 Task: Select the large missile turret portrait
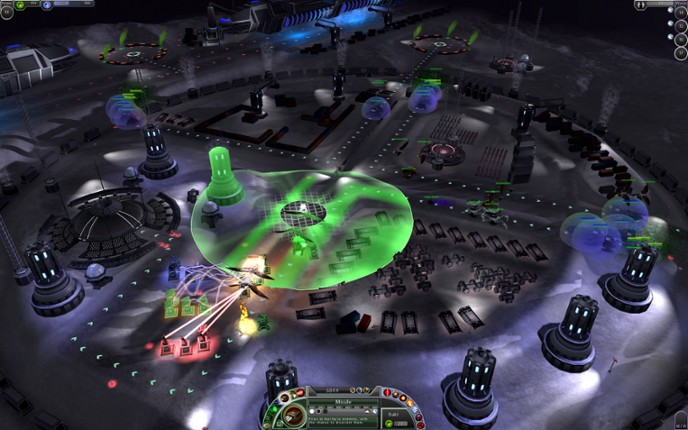point(293,415)
